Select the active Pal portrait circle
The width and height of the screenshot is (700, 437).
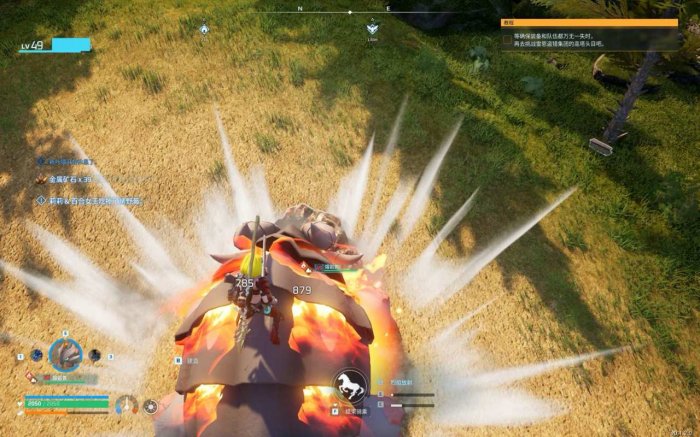(66, 354)
